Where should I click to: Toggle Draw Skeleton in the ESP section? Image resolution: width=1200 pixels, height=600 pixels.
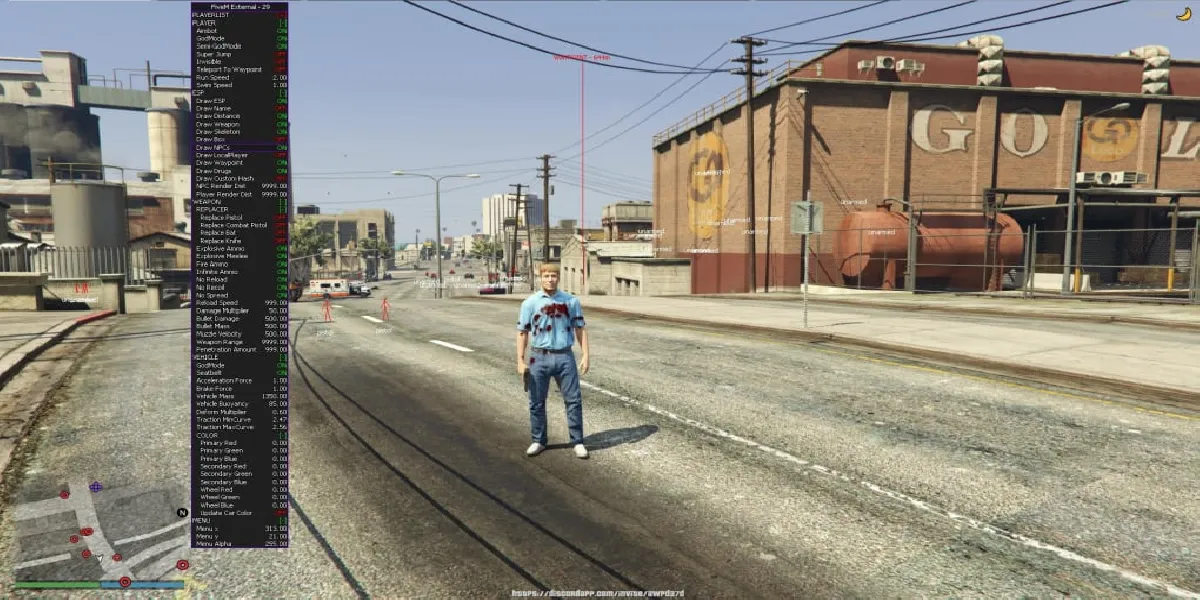point(218,132)
